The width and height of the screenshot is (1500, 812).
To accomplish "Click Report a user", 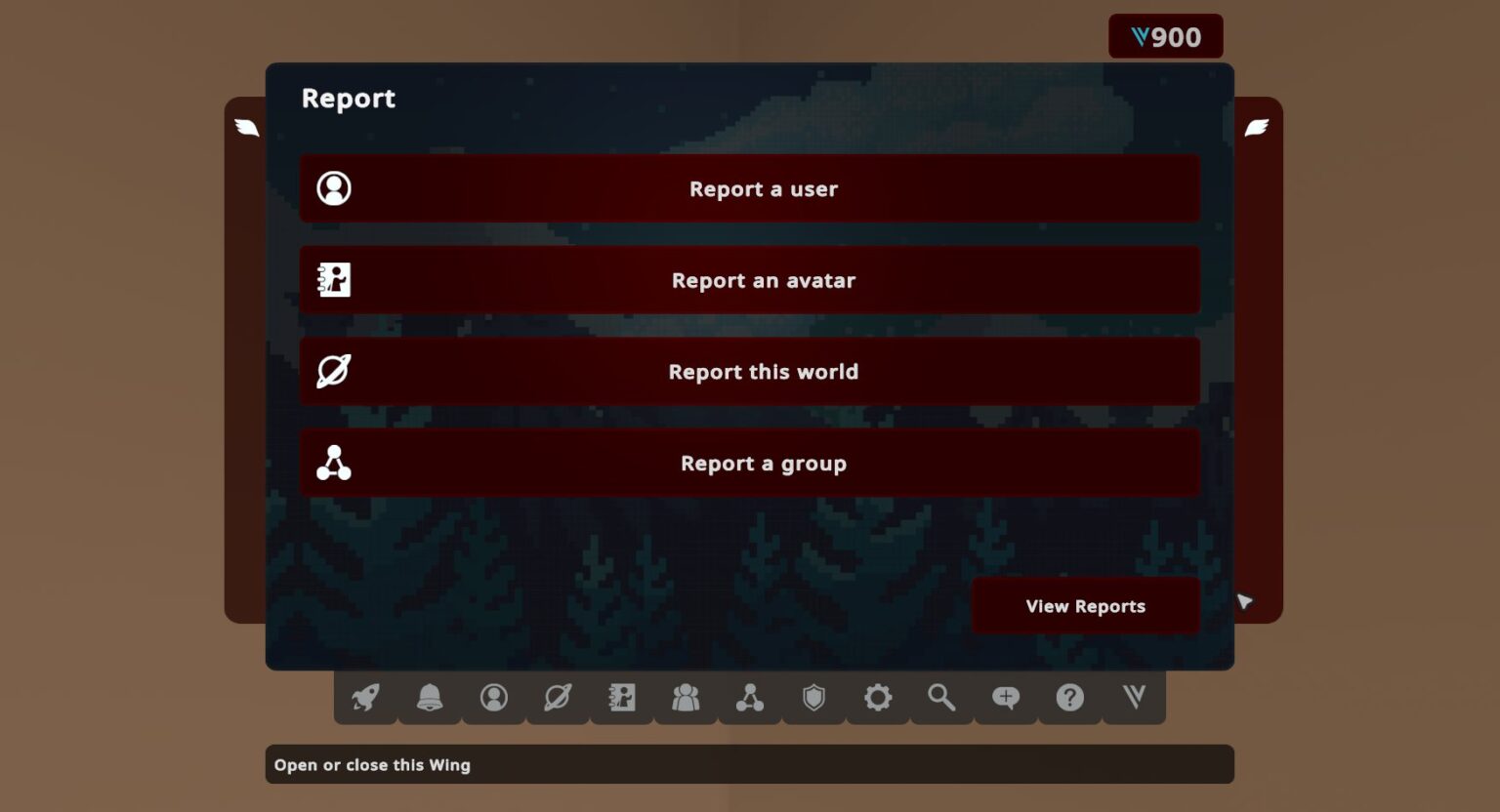I will point(750,188).
